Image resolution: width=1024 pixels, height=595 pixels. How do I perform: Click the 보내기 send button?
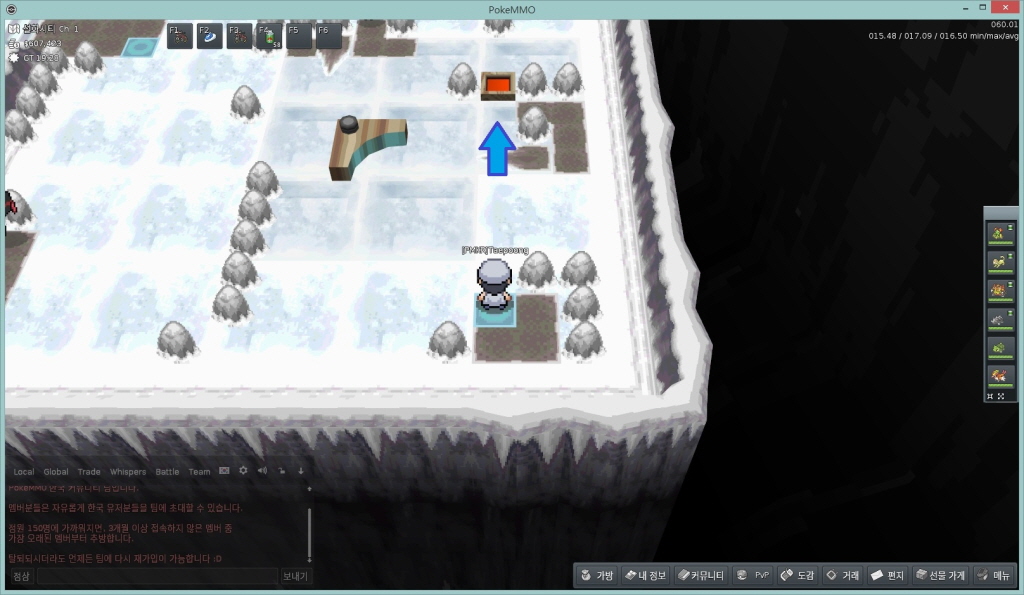(x=295, y=576)
